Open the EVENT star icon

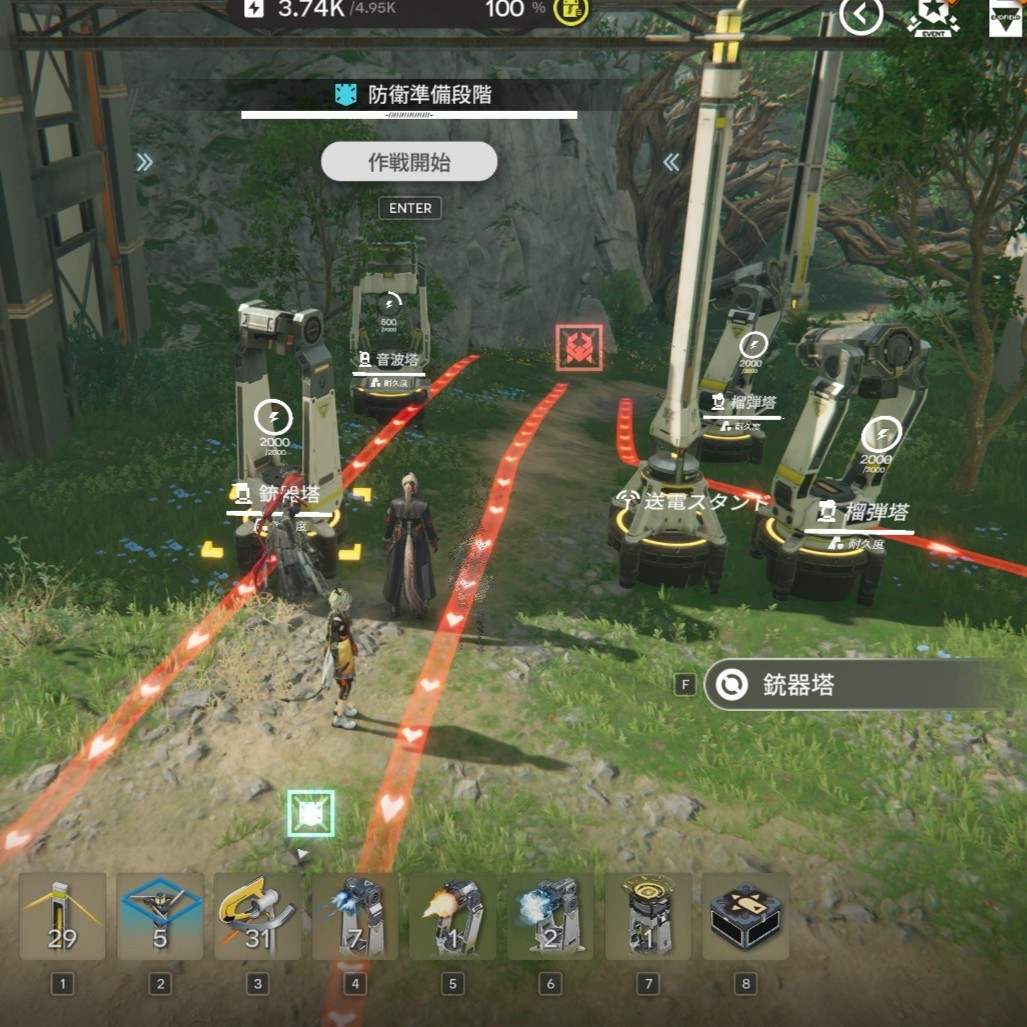coord(932,17)
